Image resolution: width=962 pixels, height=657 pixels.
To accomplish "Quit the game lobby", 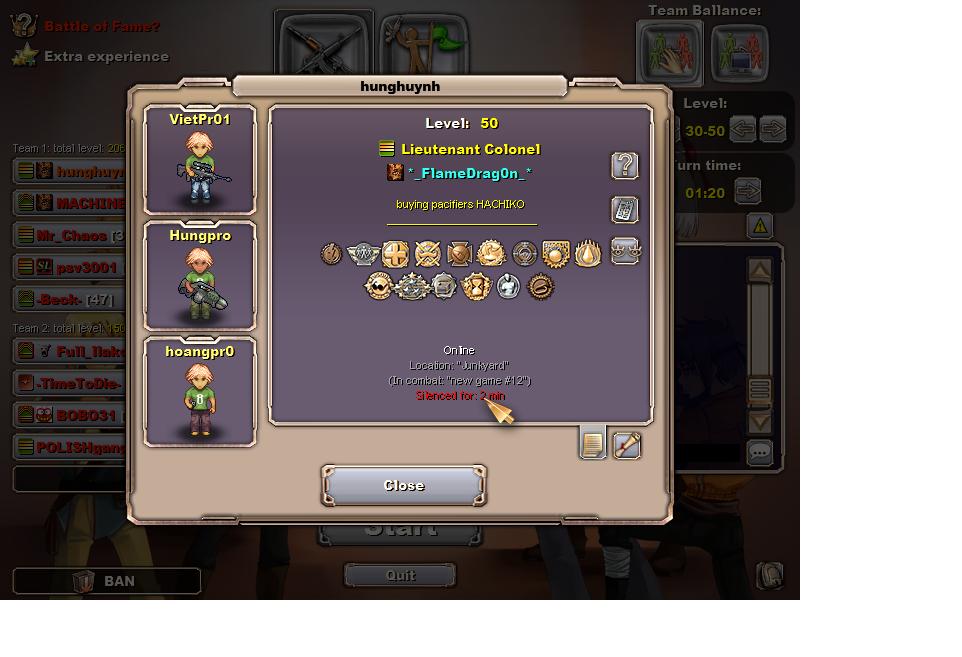I will [400, 575].
